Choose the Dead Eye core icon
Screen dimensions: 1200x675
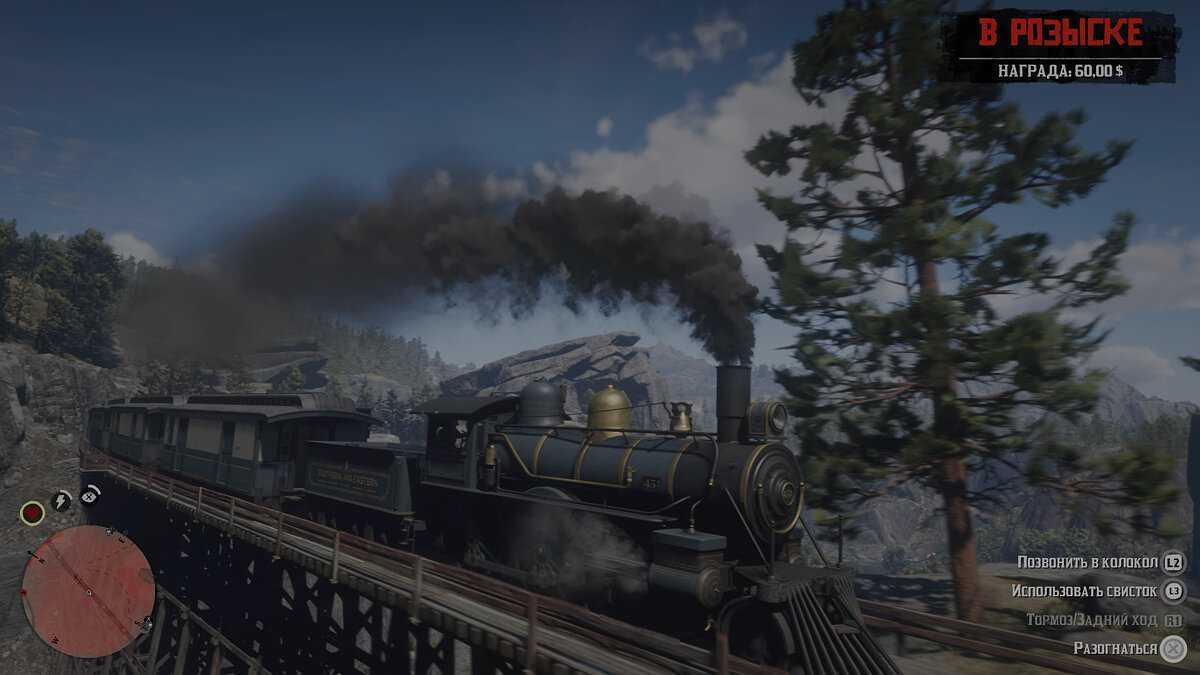click(x=90, y=493)
